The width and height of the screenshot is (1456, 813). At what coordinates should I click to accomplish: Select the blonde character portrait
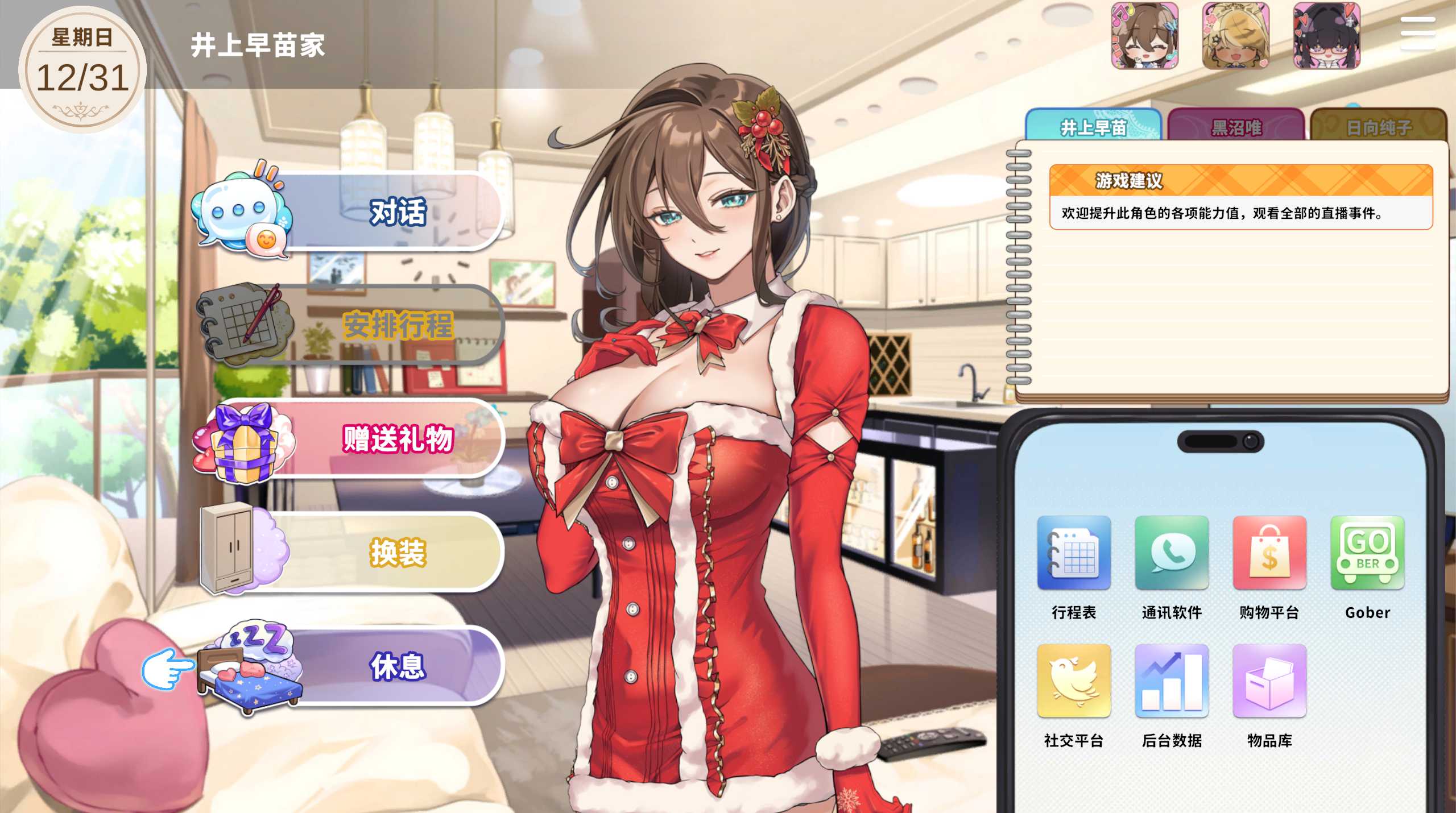(1235, 35)
